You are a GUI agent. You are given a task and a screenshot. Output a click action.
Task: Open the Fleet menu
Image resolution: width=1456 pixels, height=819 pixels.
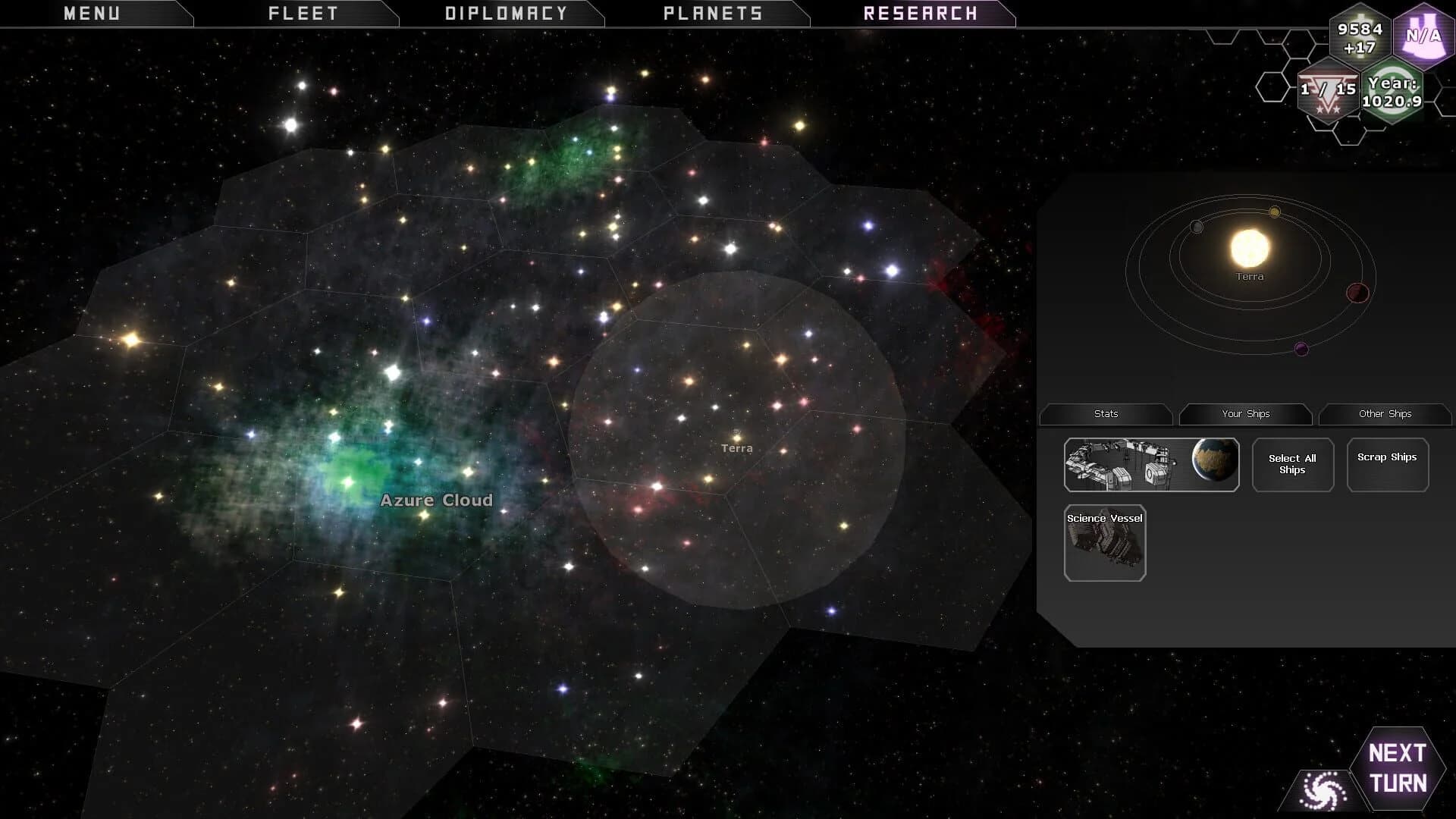tap(302, 12)
